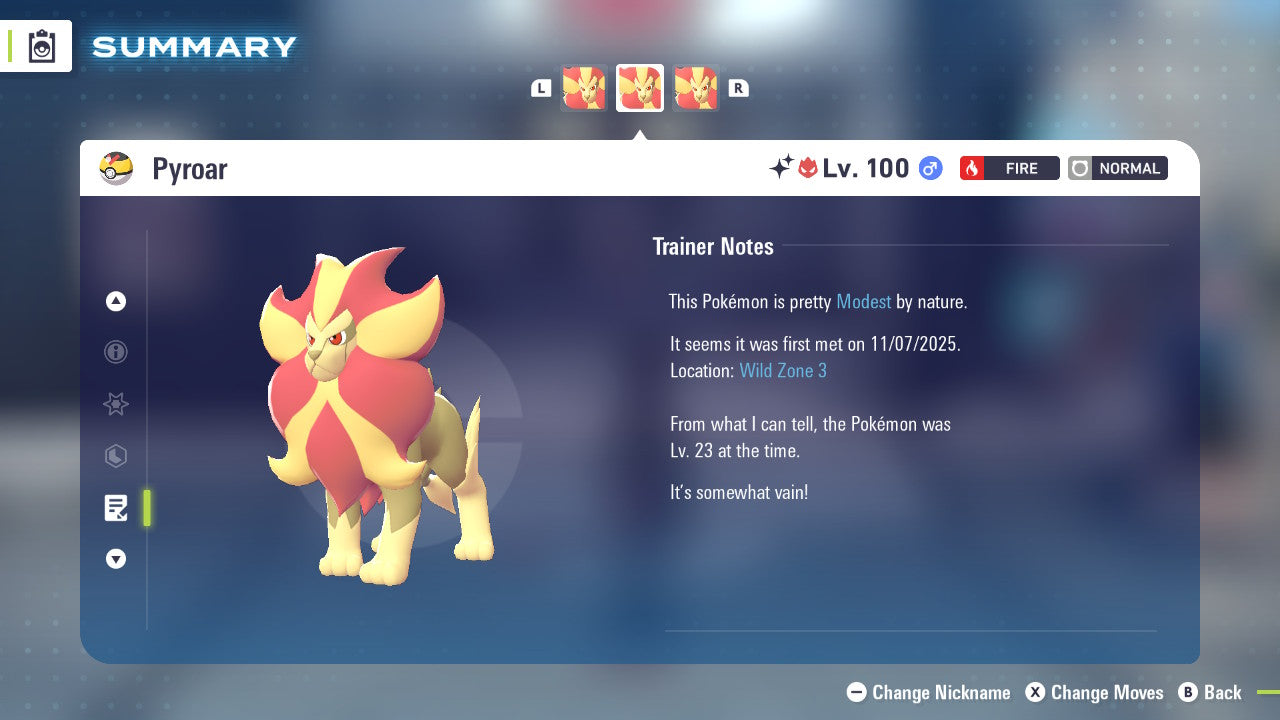Click the red mark icon before Lv. 100
The image size is (1280, 720).
[808, 168]
